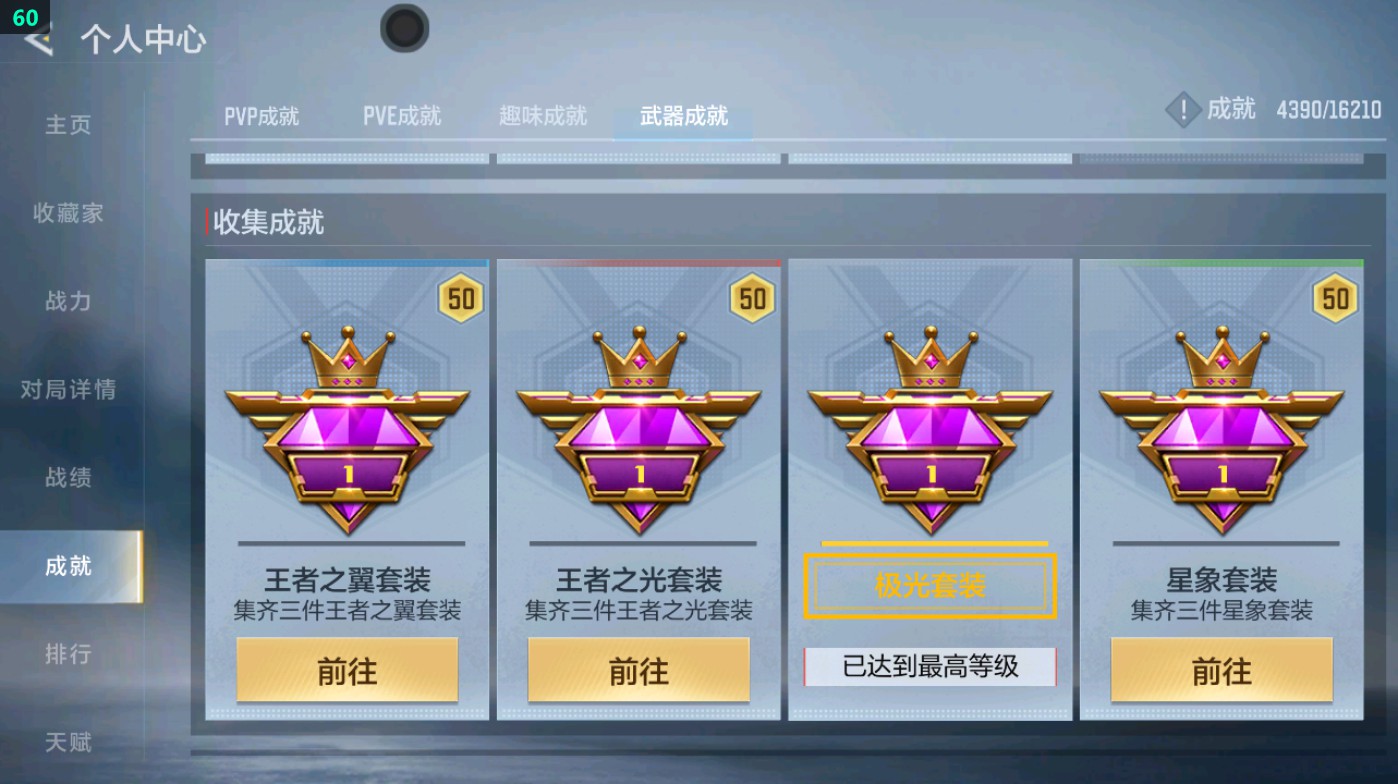Image resolution: width=1398 pixels, height=784 pixels.
Task: Switch to the PVP成就 tab
Action: pos(263,115)
